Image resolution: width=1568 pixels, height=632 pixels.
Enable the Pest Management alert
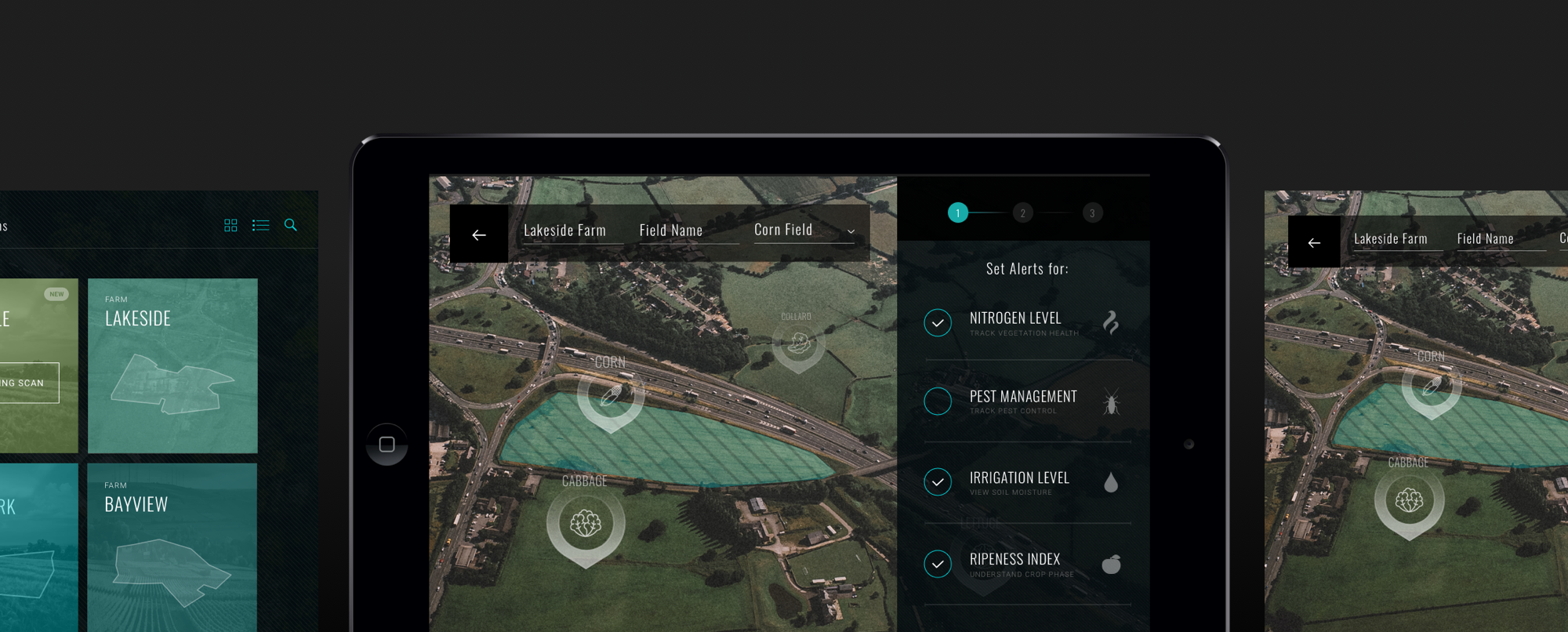[x=938, y=401]
